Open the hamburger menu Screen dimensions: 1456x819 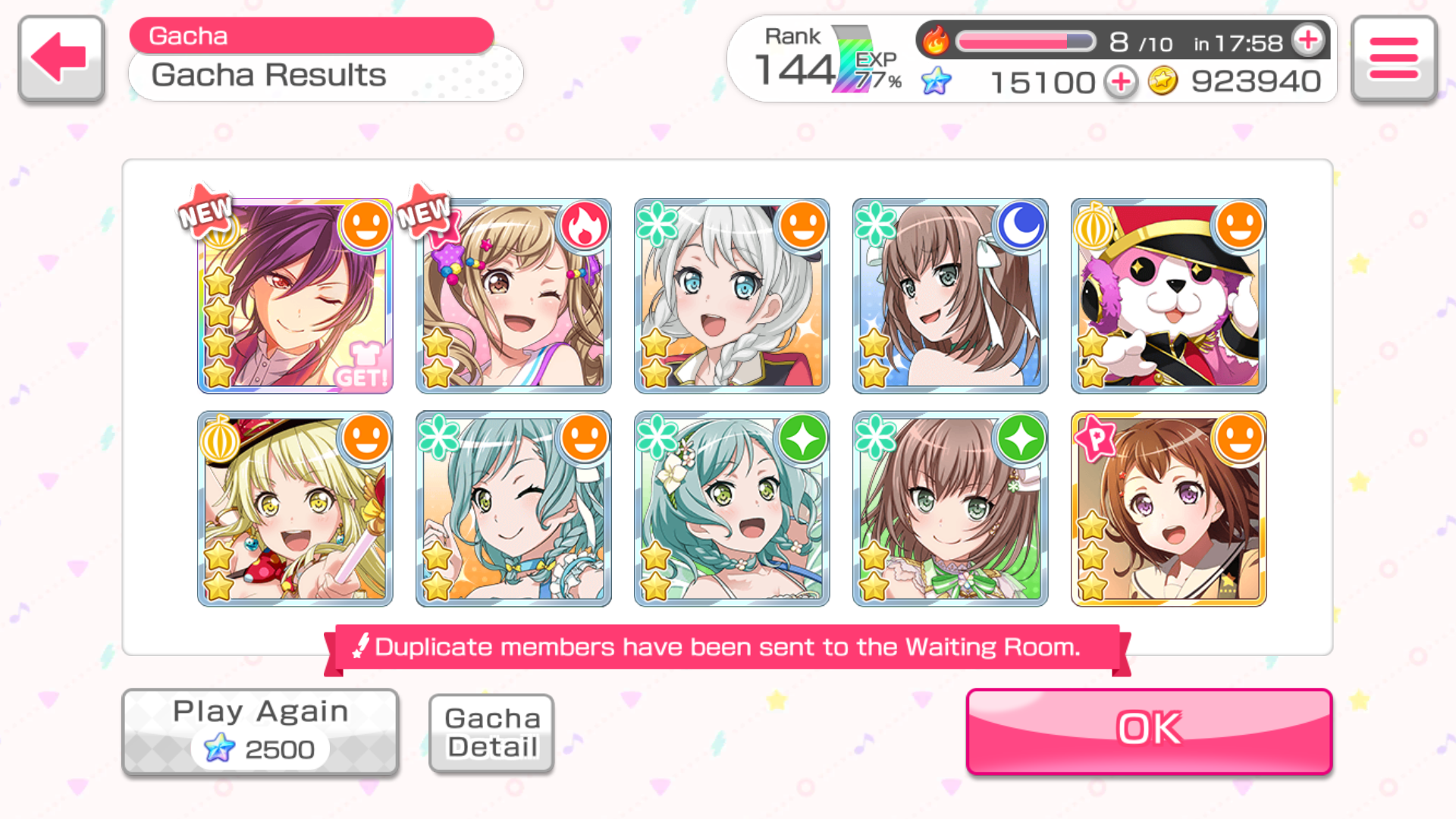(x=1394, y=58)
